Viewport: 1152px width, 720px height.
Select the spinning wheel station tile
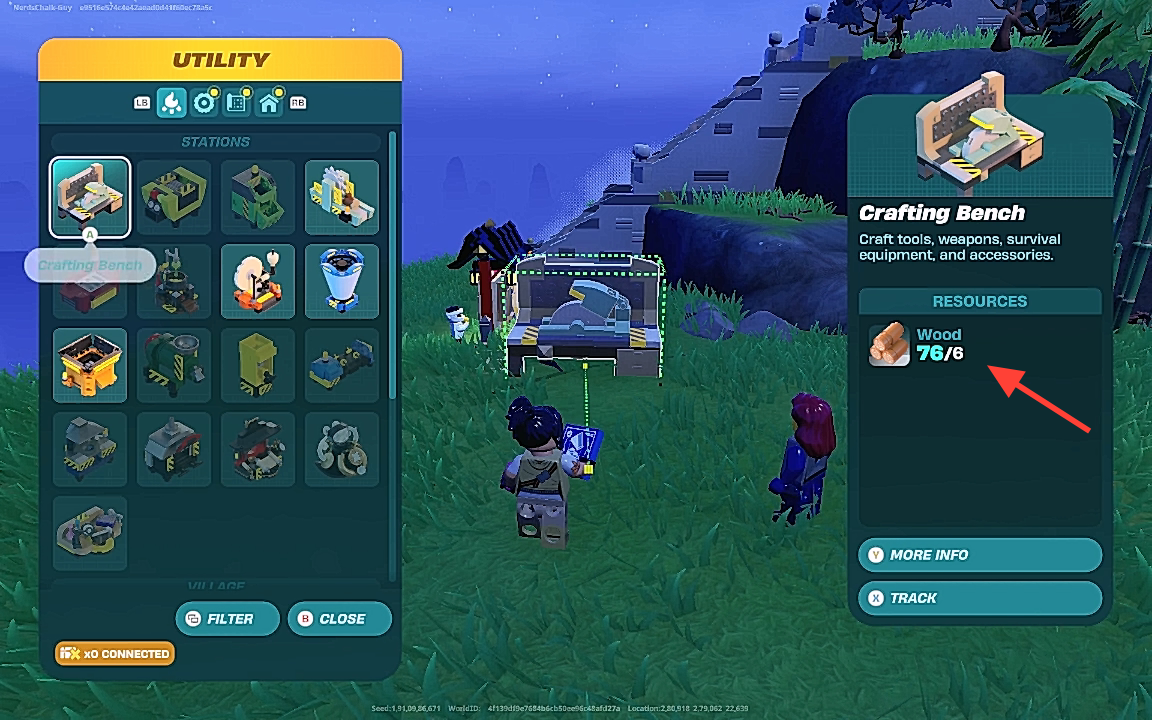pyautogui.click(x=258, y=281)
